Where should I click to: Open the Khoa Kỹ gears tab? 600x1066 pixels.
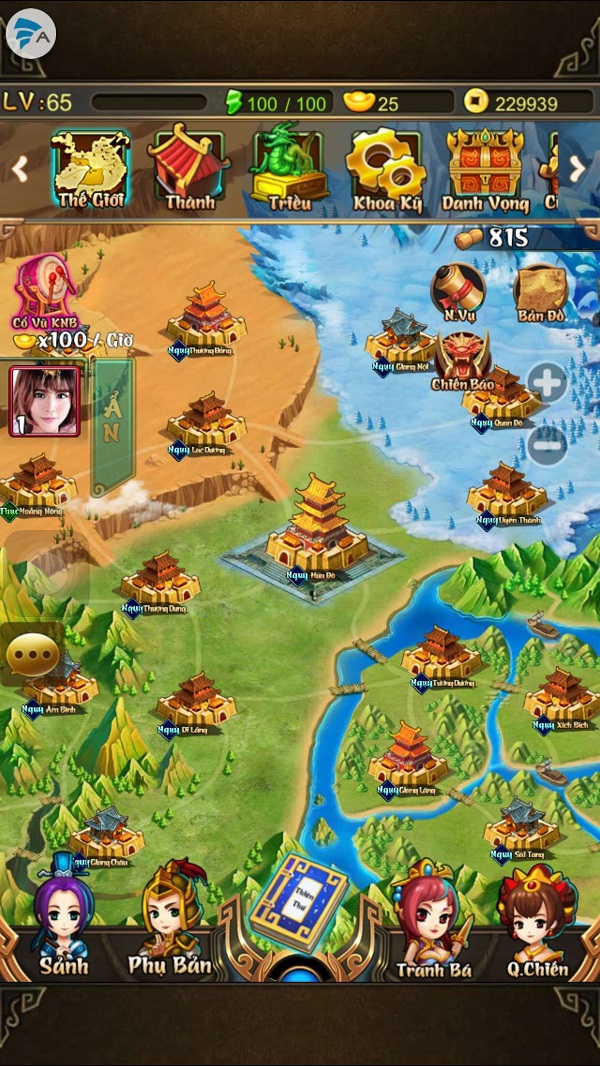pos(388,168)
